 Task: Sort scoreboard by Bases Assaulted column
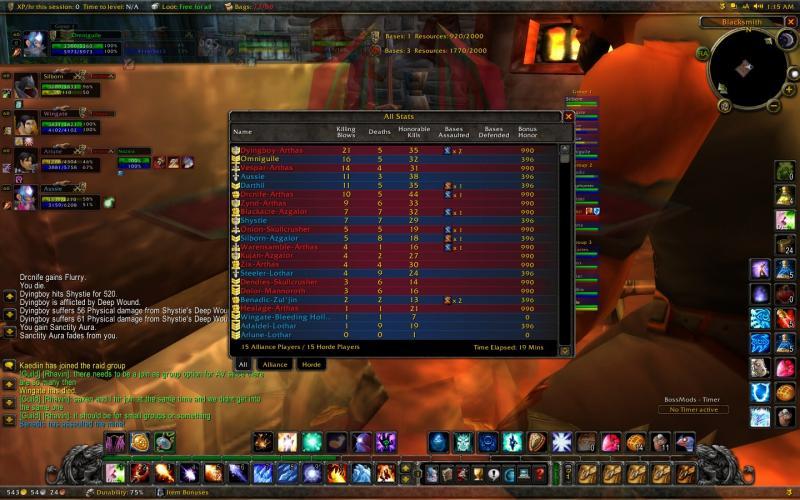click(454, 131)
